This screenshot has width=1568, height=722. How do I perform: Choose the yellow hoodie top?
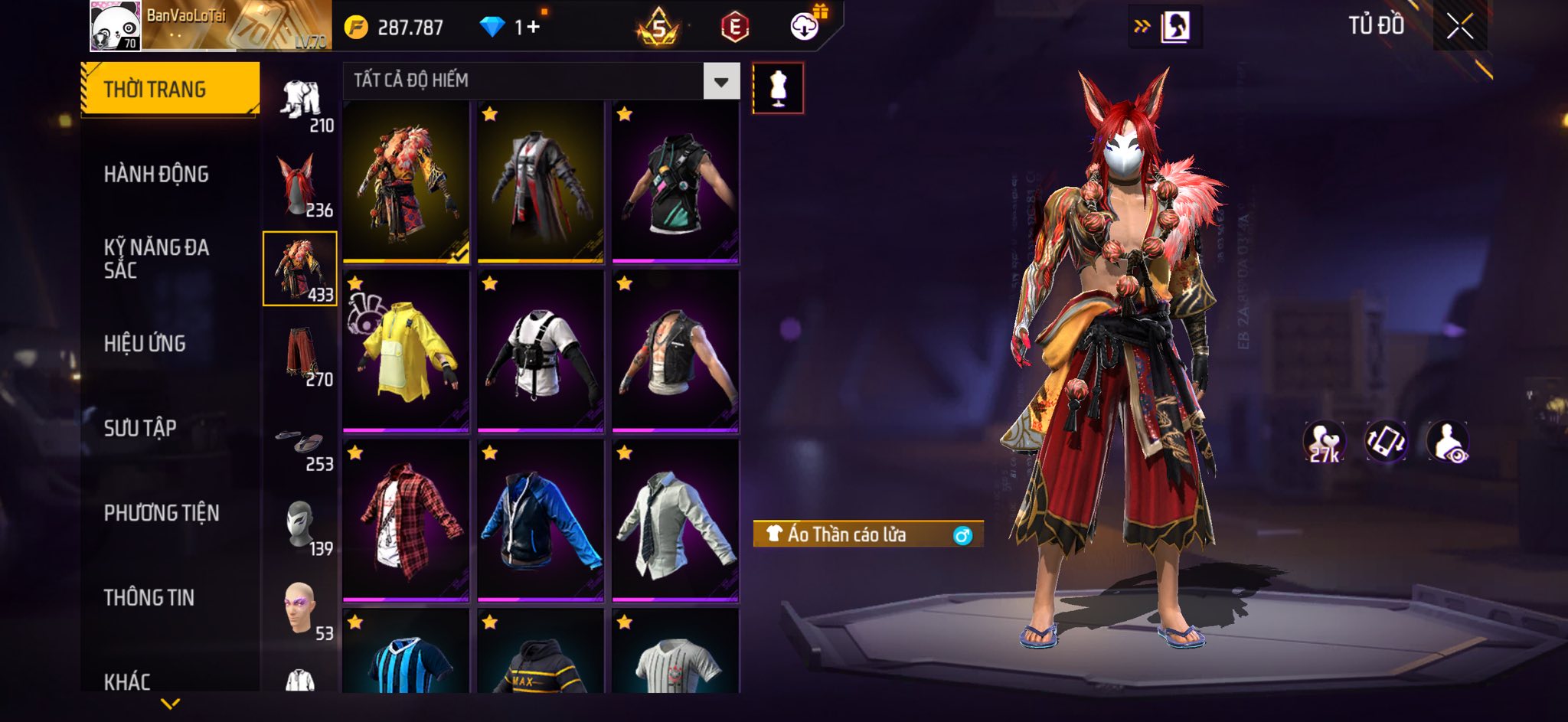click(x=406, y=351)
